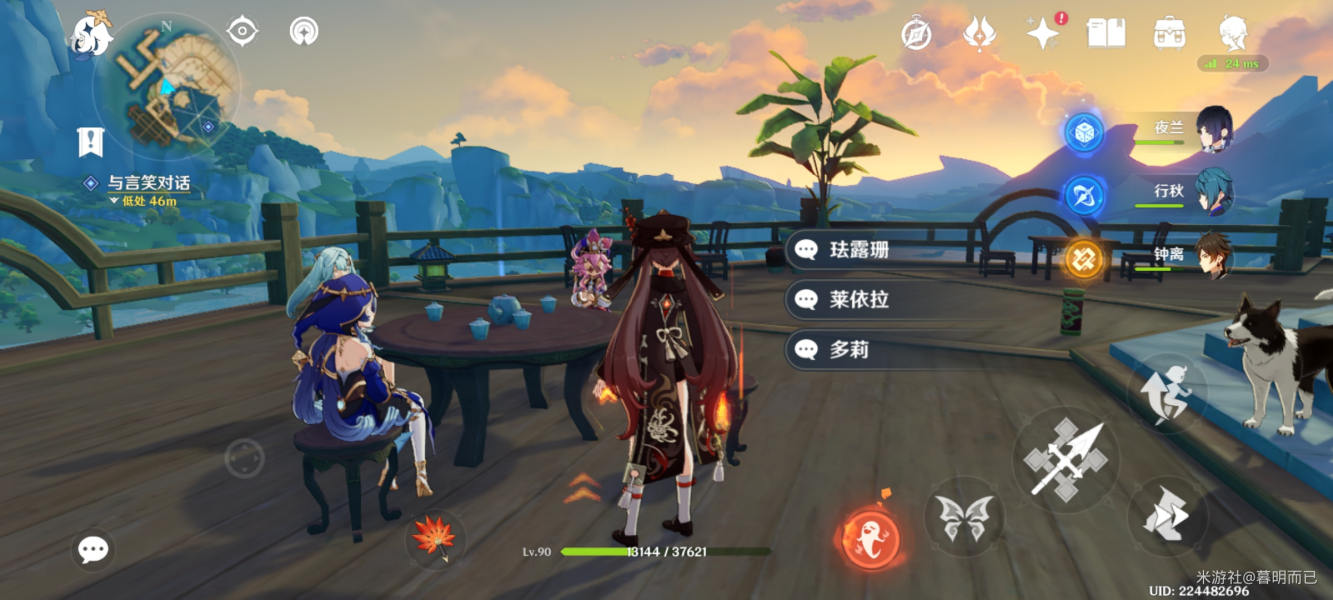Track the 与言笑对话 quest objective

(x=148, y=183)
